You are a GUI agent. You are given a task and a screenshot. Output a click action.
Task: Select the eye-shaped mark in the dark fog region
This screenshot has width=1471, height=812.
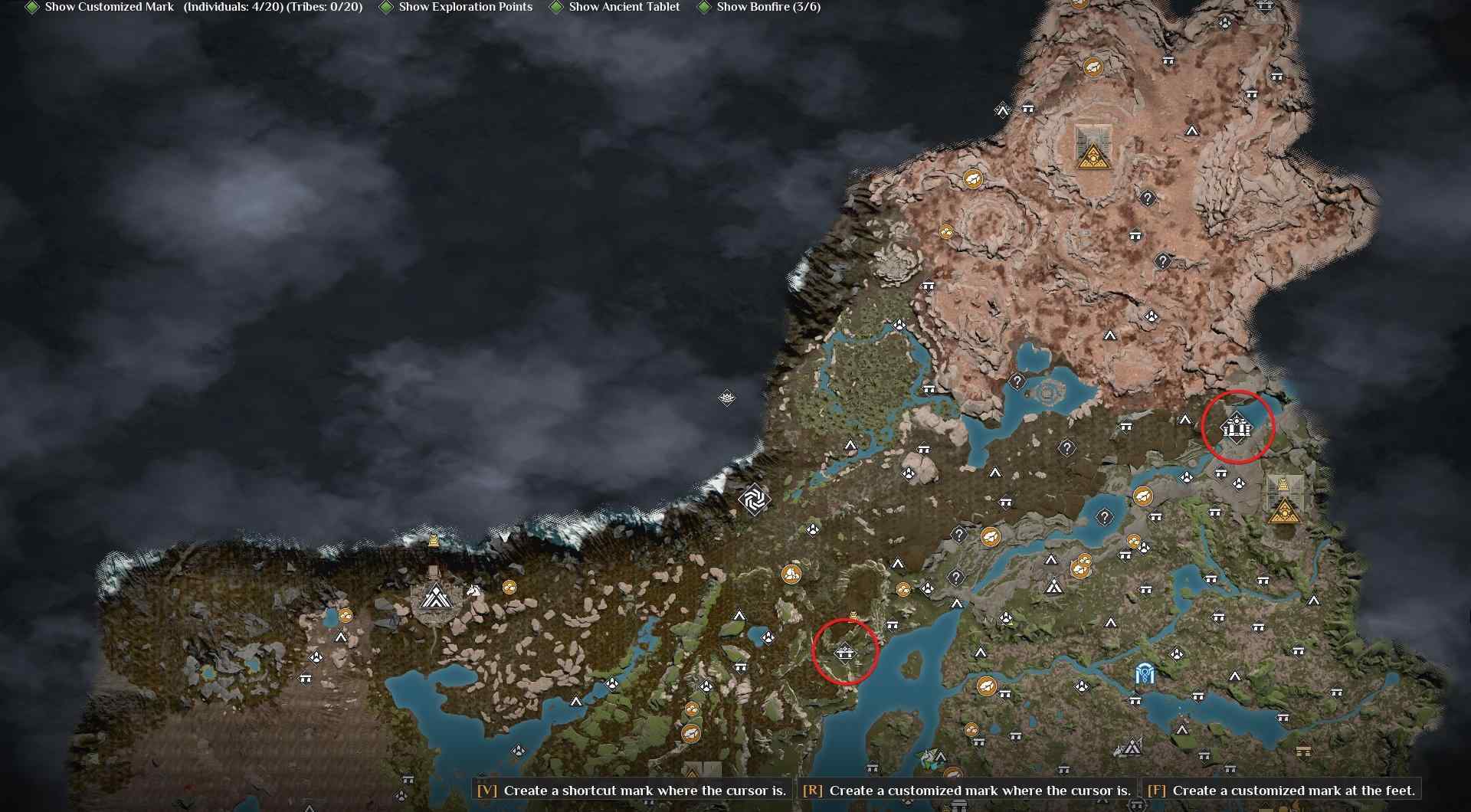pos(726,398)
